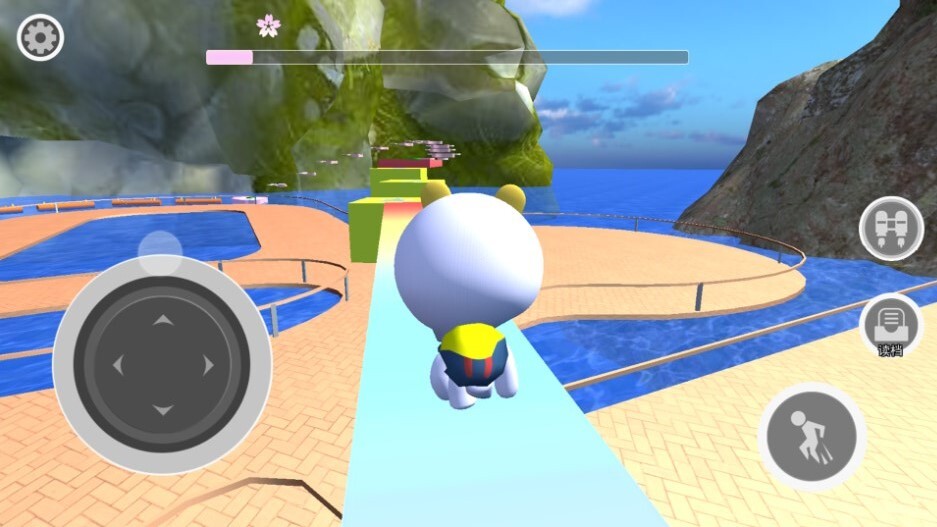
Task: Push the joystick's up arrow
Action: pos(162,320)
